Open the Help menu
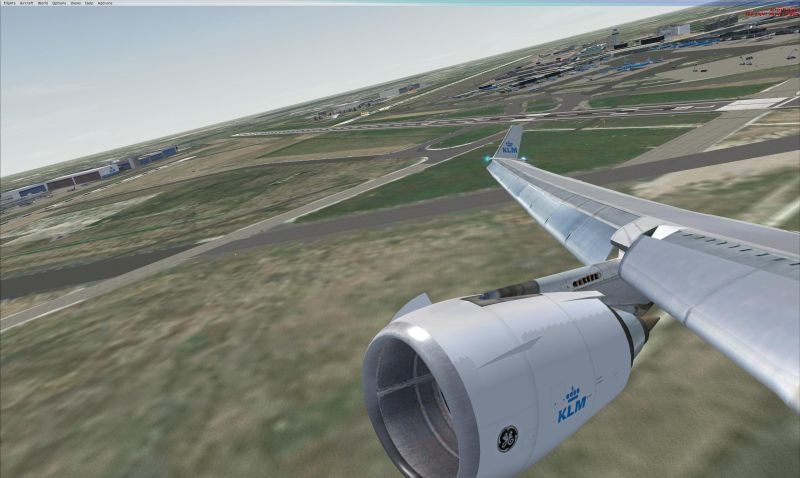Viewport: 800px width, 478px height. tap(89, 3)
